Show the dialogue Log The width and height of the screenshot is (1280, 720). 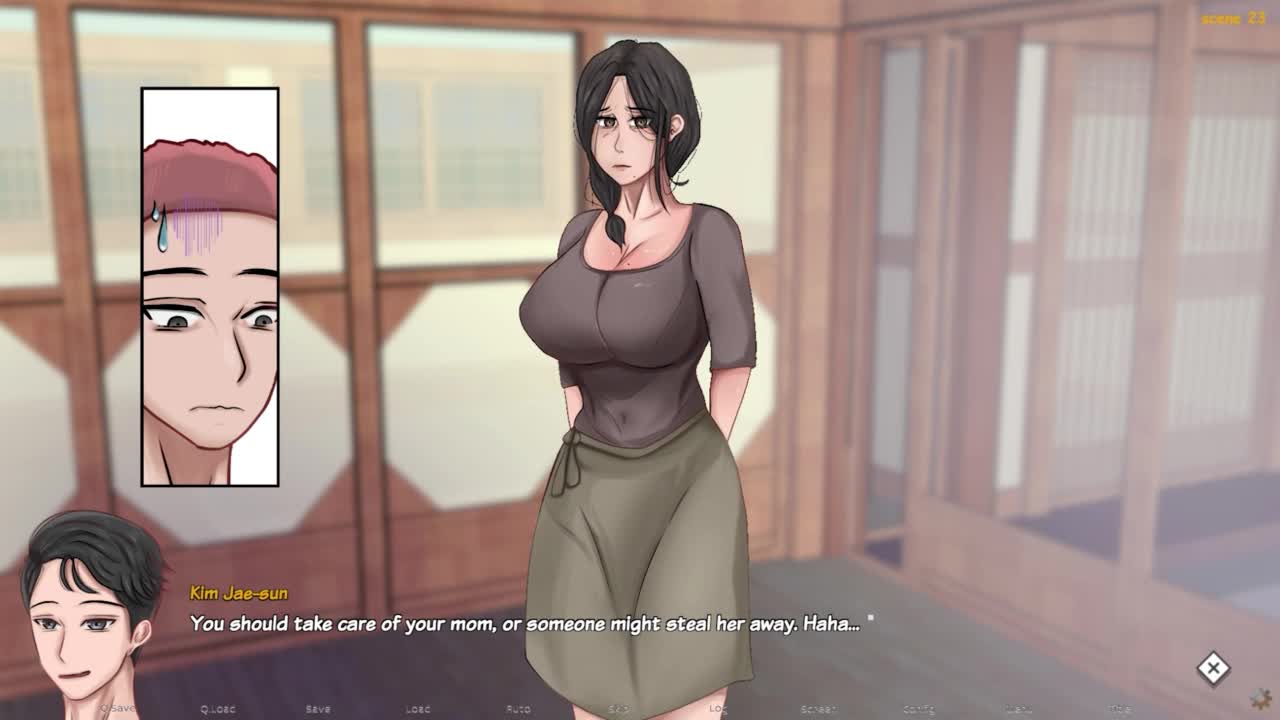pyautogui.click(x=718, y=709)
